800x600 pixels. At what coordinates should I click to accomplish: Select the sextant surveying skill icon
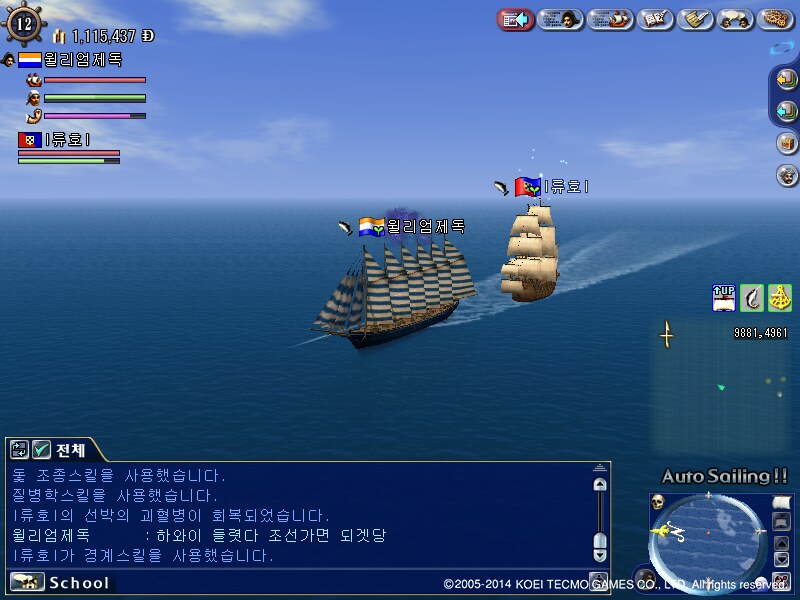(x=780, y=298)
